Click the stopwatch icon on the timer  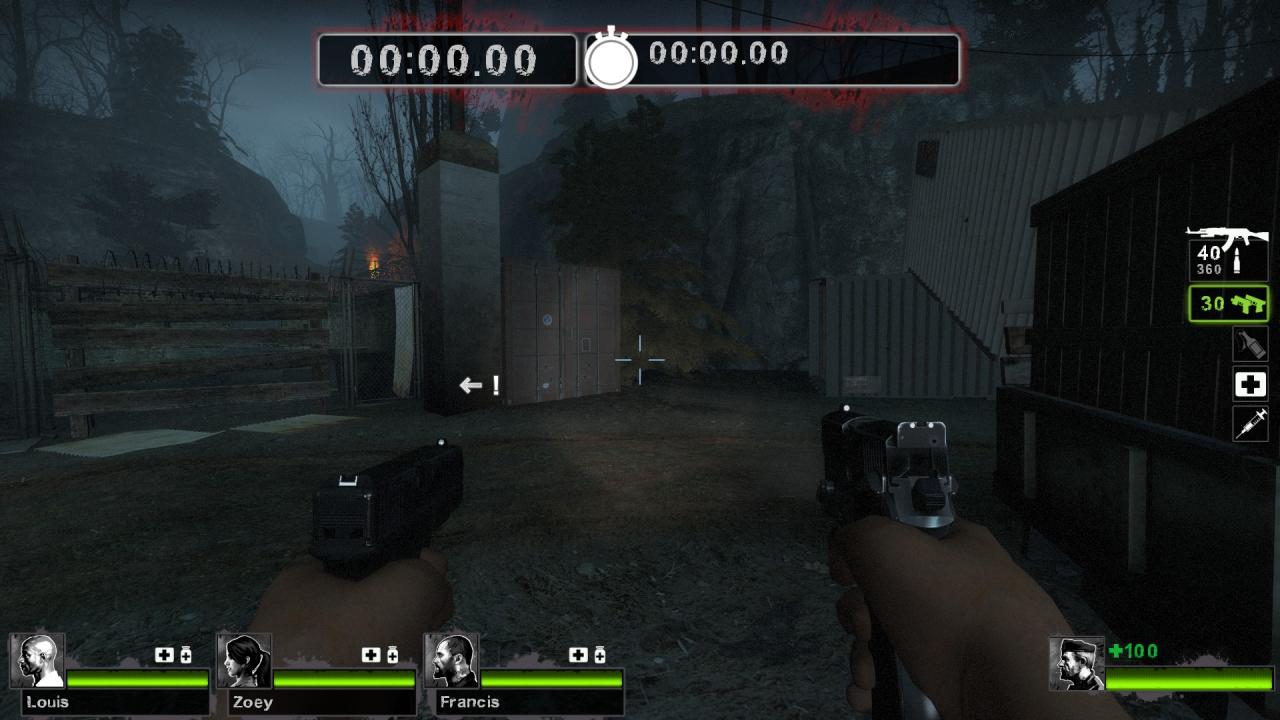pyautogui.click(x=611, y=60)
